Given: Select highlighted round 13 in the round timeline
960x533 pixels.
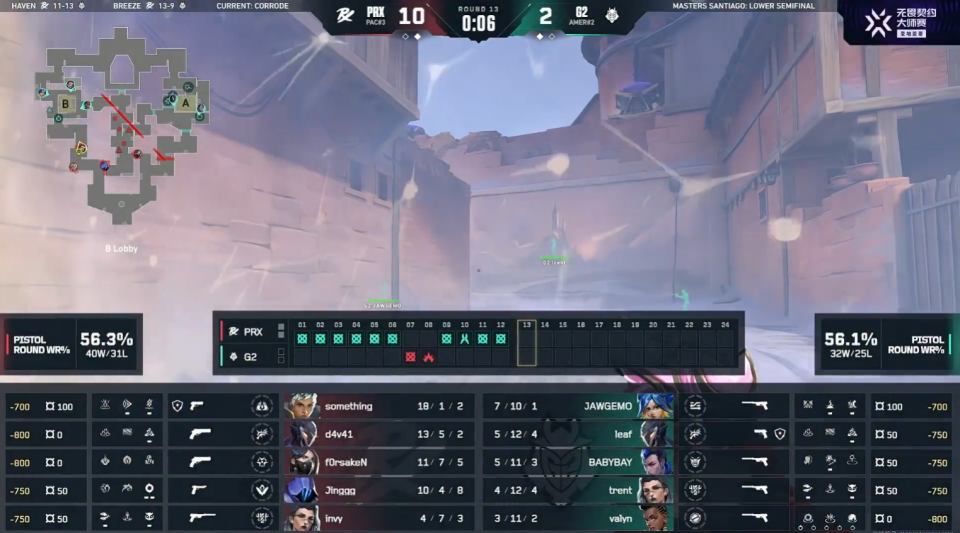Looking at the screenshot, I should [x=526, y=343].
